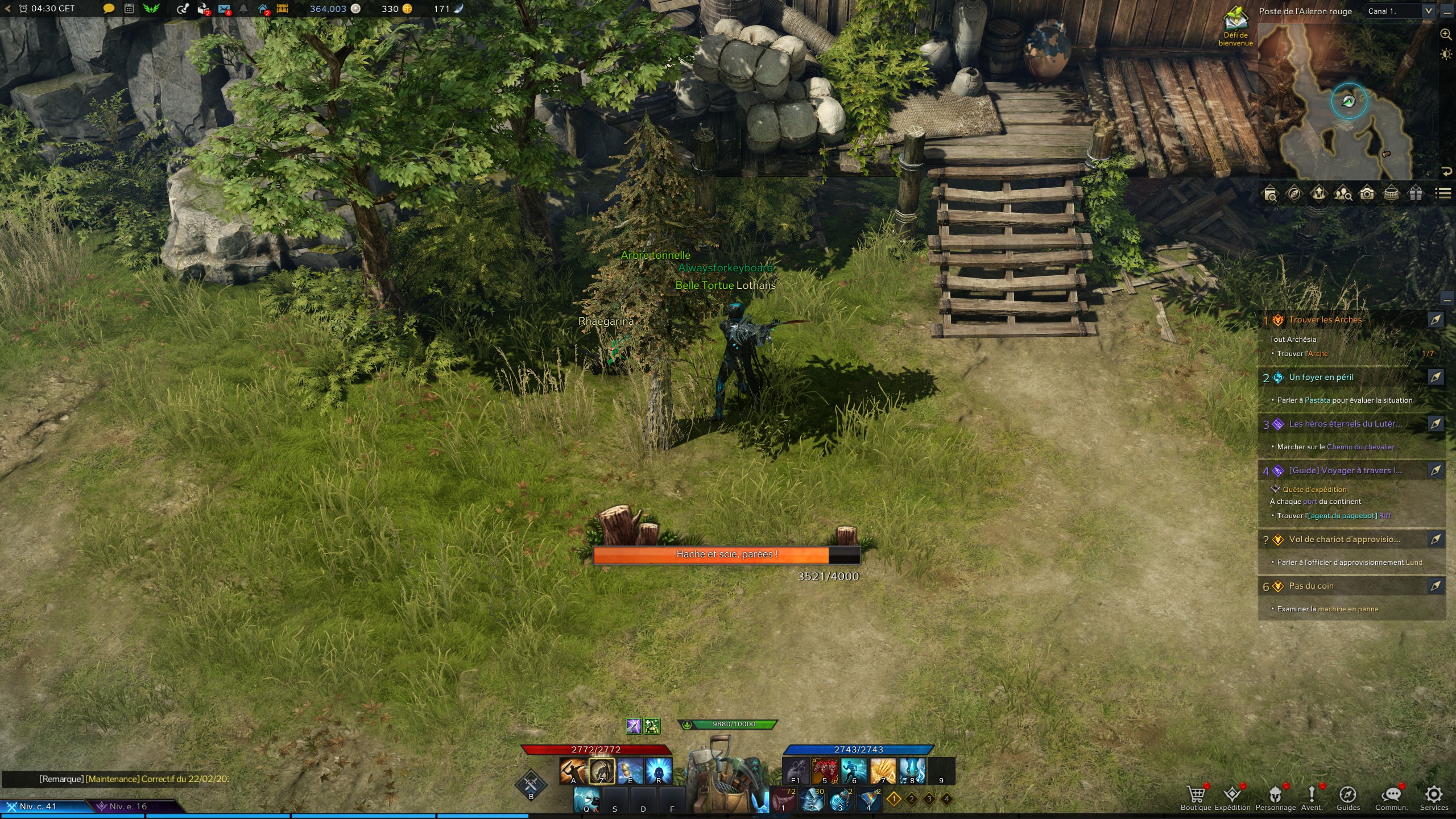Click the camera screenshot icon below minimap
This screenshot has height=819, width=1456.
pos(1367,194)
